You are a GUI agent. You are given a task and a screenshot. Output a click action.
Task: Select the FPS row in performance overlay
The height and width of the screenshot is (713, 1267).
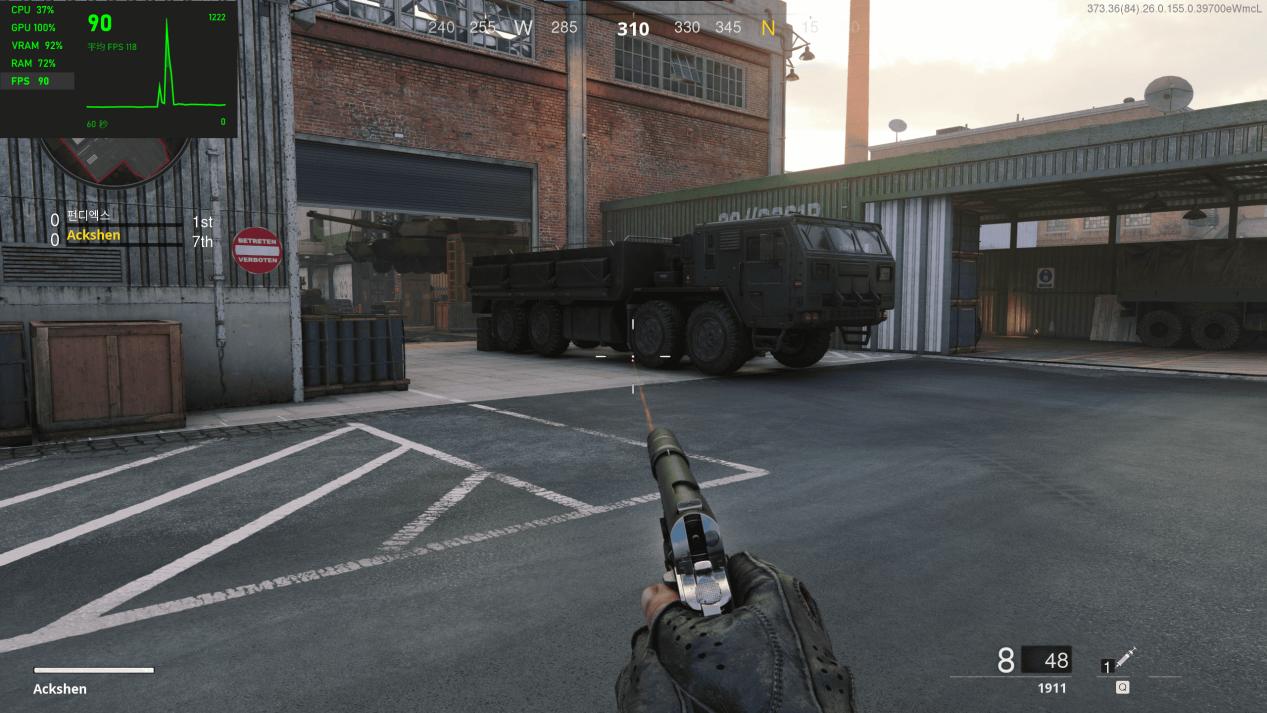point(38,81)
